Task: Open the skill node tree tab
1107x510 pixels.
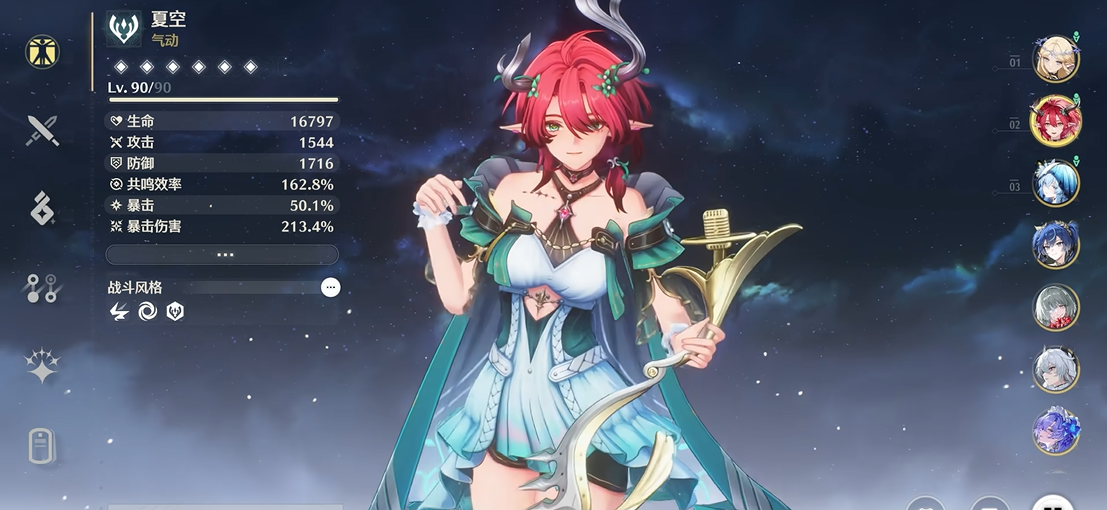Action: (43, 289)
